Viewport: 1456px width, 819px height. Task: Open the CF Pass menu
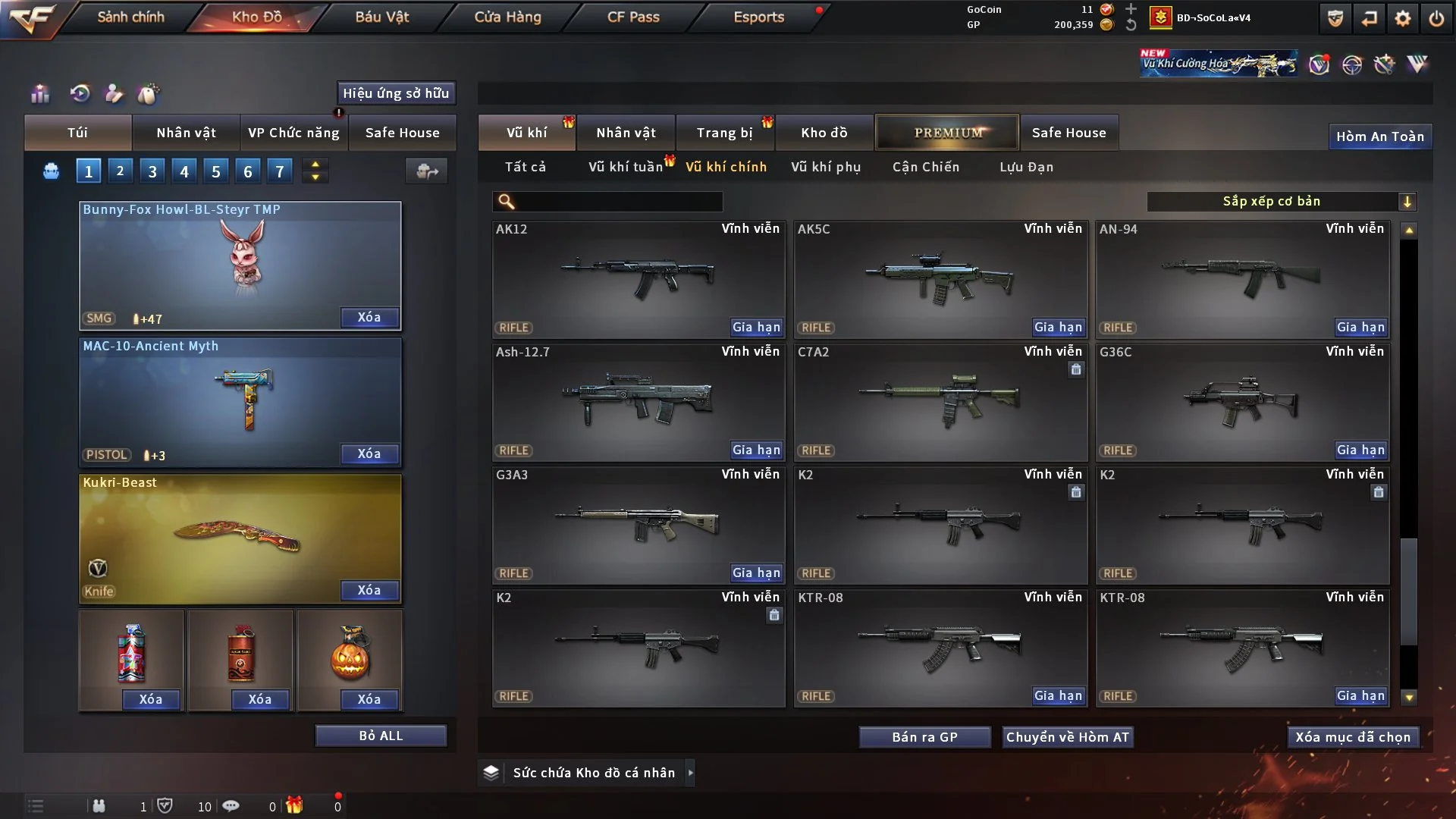pyautogui.click(x=632, y=17)
